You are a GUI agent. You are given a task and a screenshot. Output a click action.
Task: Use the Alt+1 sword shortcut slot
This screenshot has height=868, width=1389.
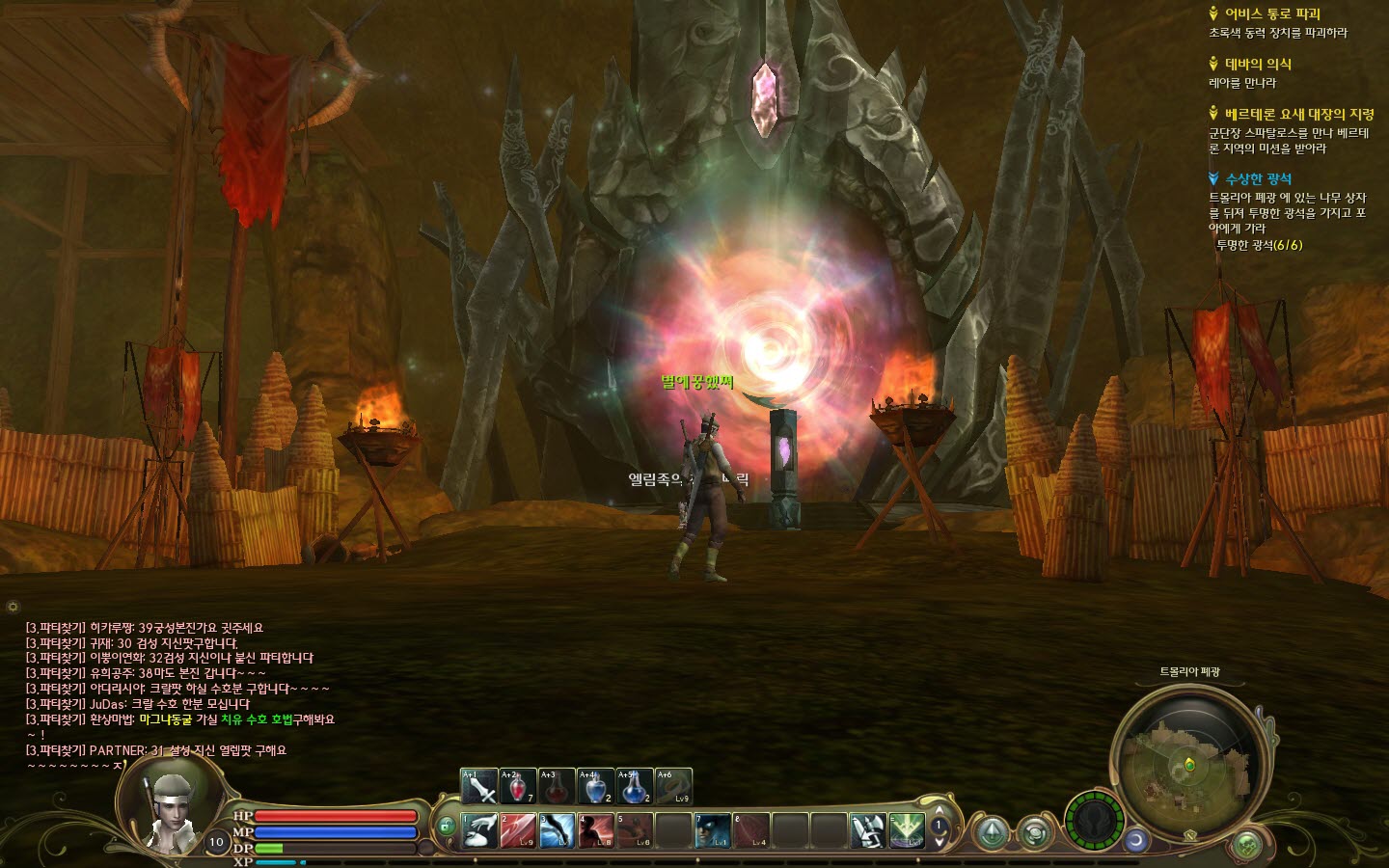[x=479, y=787]
